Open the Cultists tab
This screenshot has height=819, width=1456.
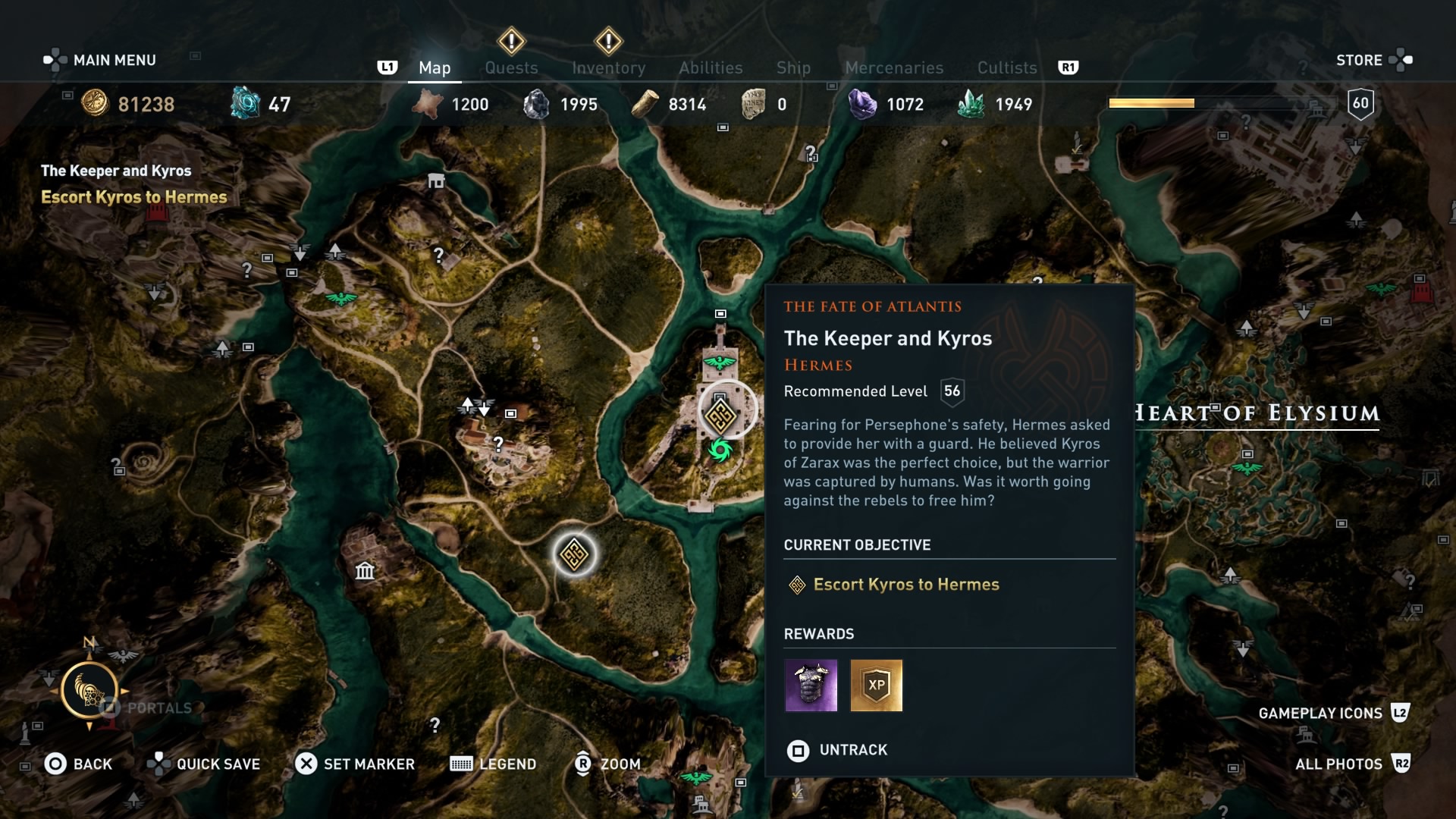(x=1006, y=67)
